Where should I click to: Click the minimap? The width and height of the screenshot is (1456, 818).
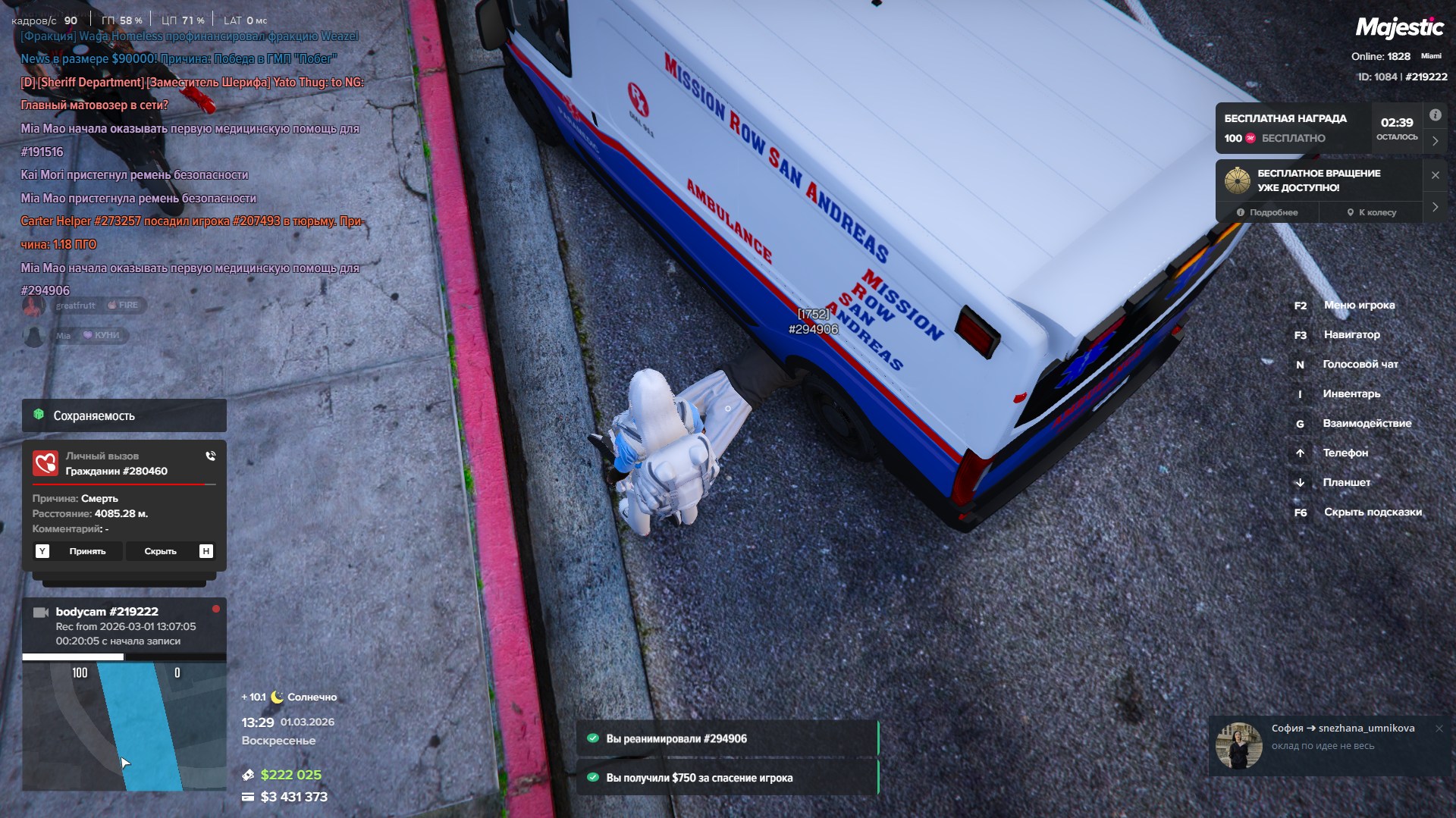pos(124,726)
